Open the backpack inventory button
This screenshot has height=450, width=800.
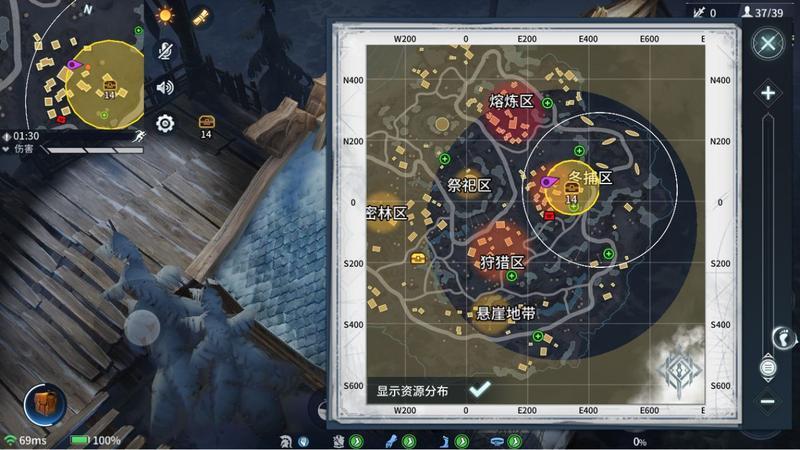click(x=45, y=403)
